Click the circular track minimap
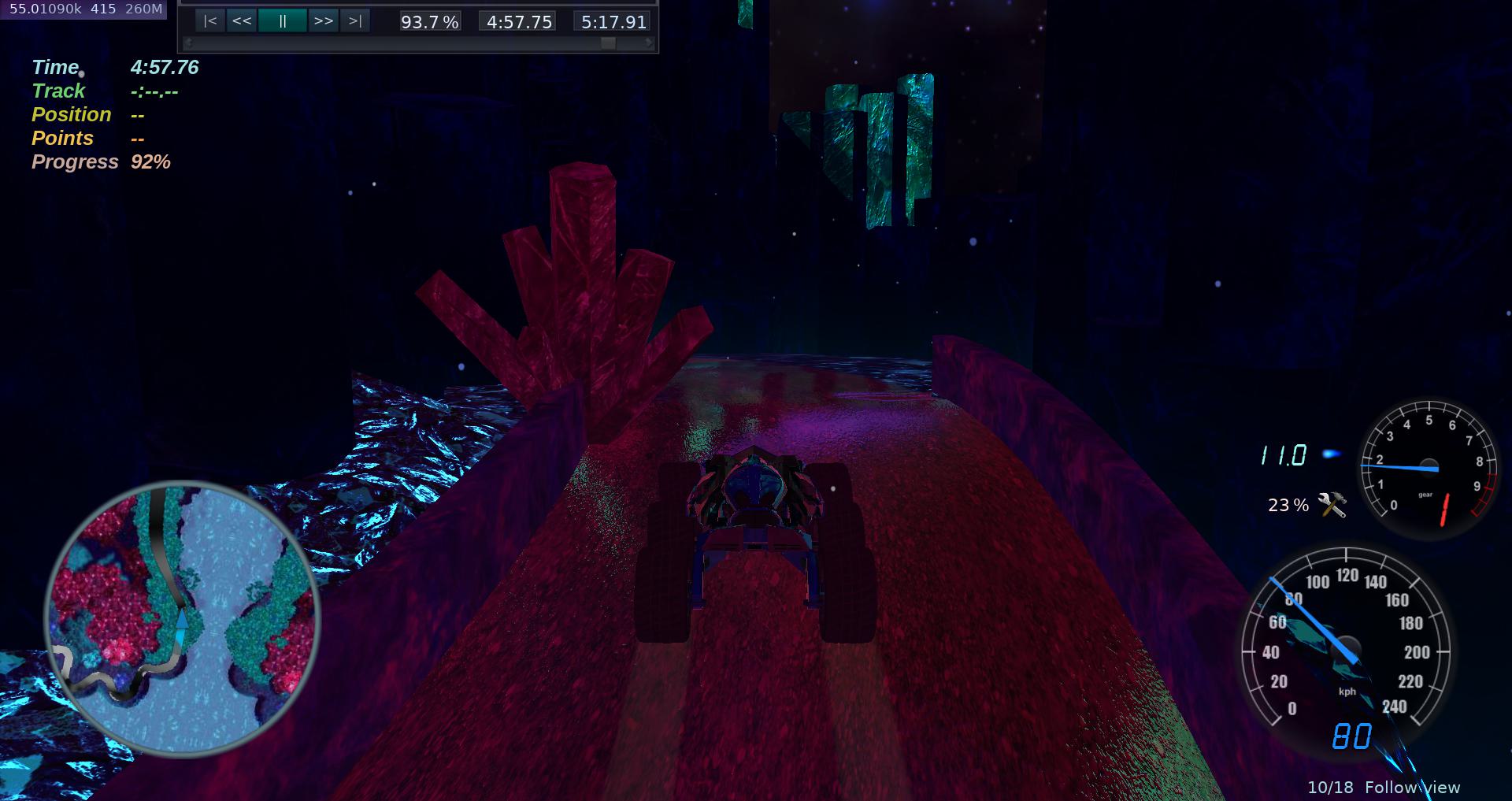The height and width of the screenshot is (801, 1512). pos(182,618)
